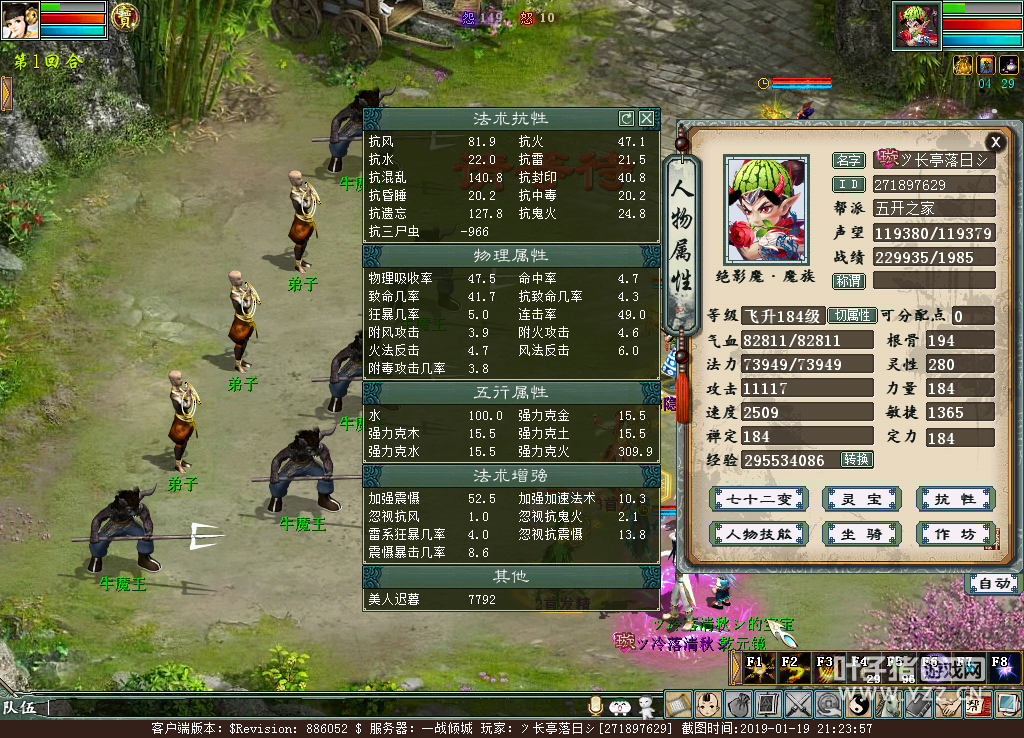Image resolution: width=1024 pixels, height=738 pixels.
Task: Click the 称谓 title button
Action: [849, 281]
